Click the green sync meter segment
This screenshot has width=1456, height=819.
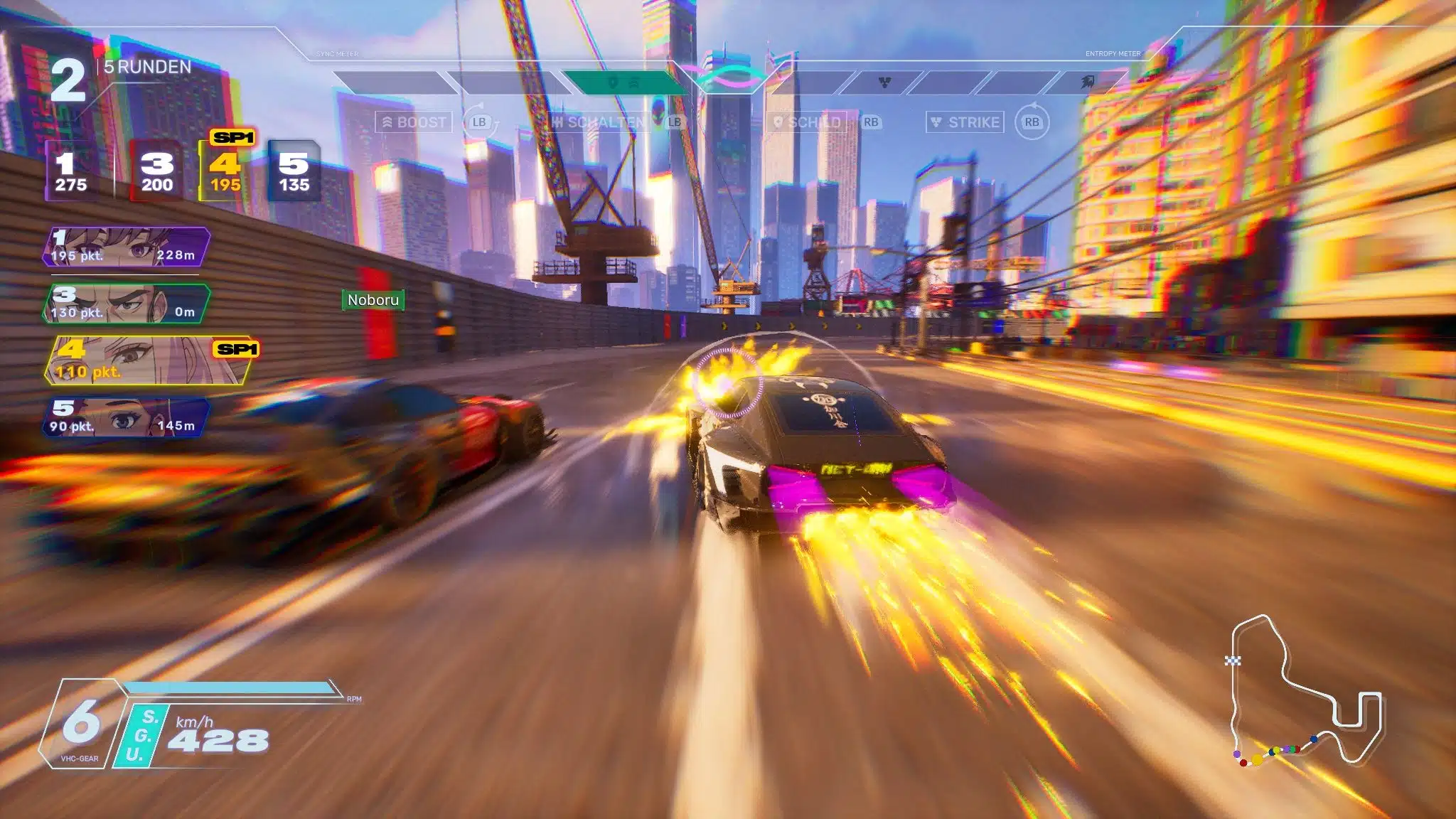click(x=624, y=83)
